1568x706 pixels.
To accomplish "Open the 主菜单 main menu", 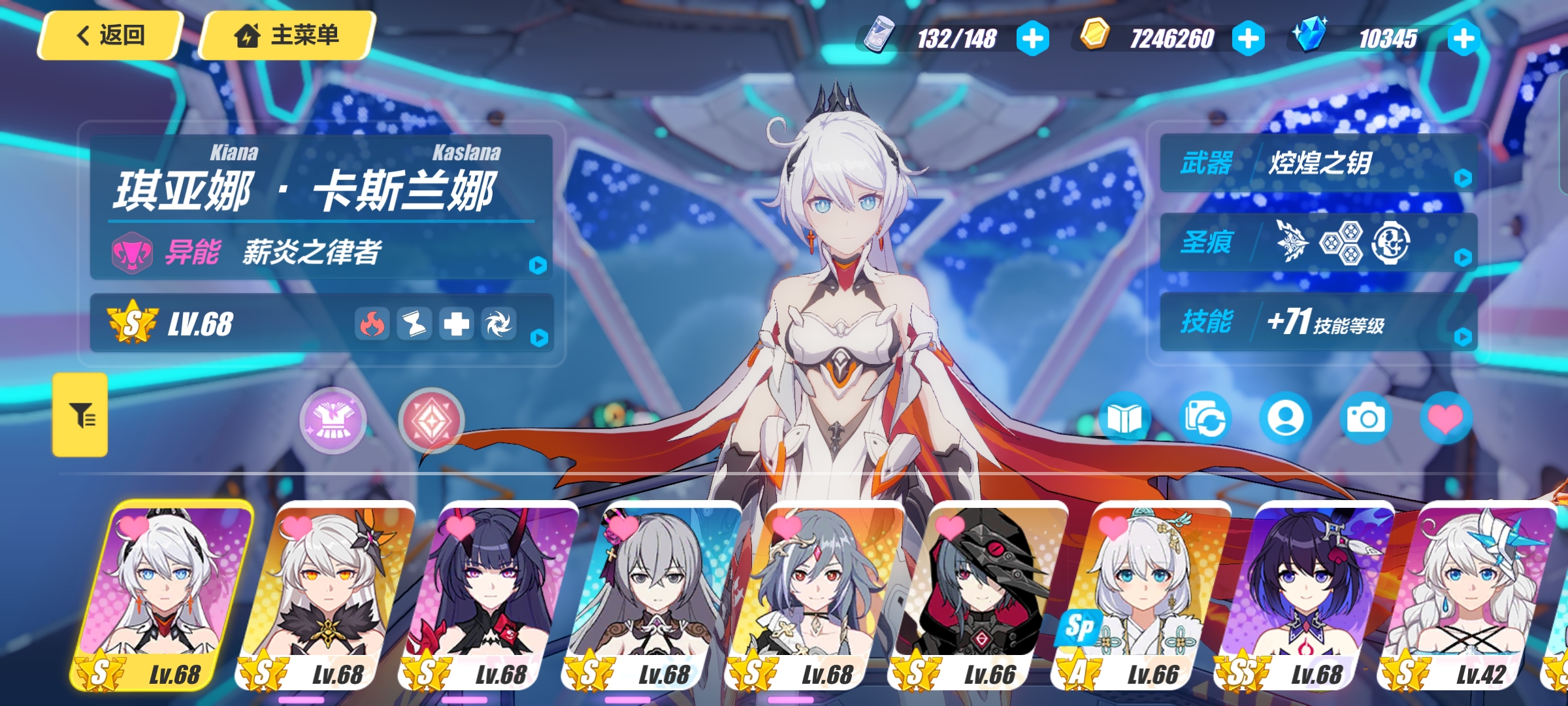I will tap(287, 35).
